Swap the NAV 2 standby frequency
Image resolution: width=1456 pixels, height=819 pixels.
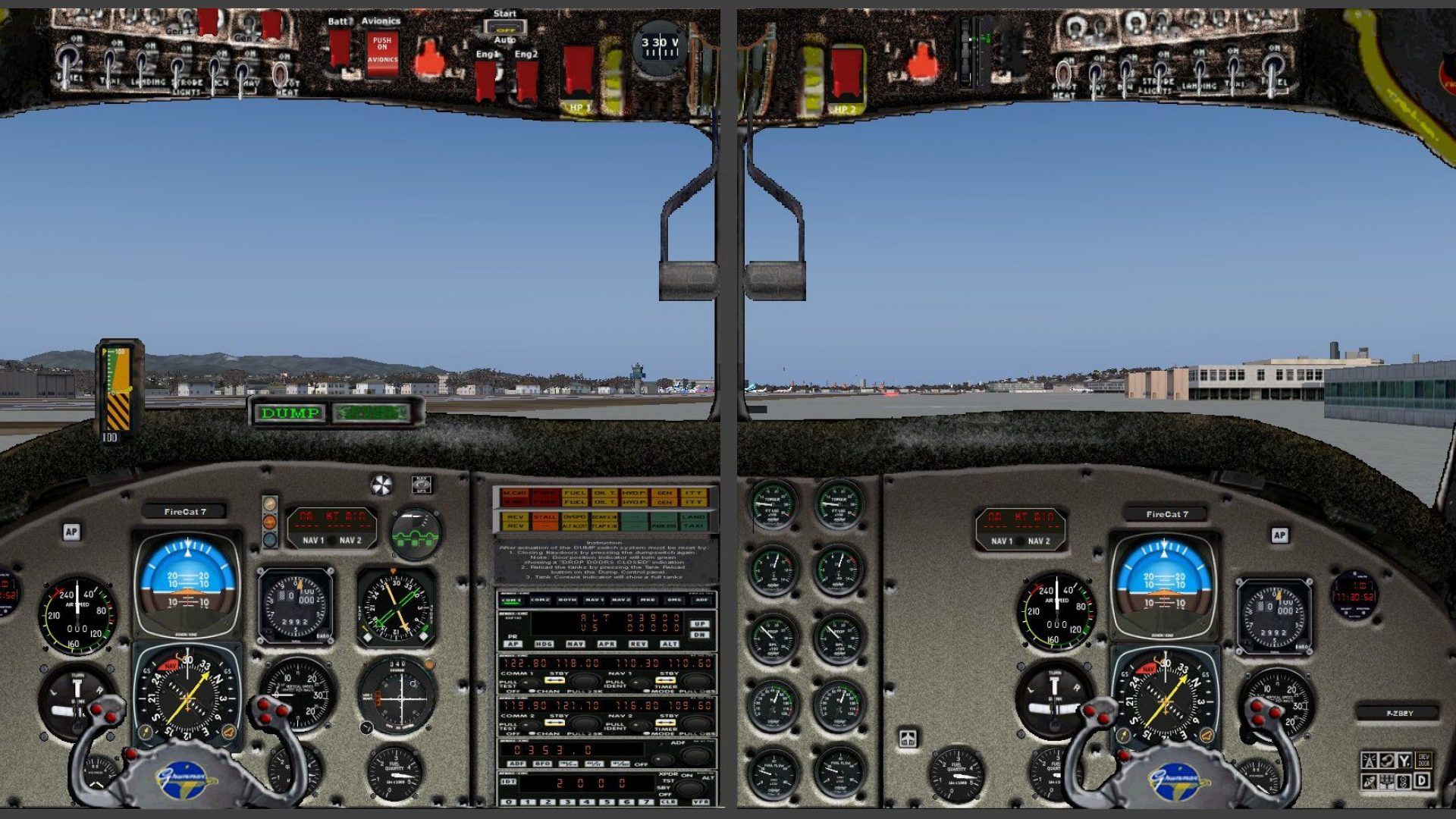[x=665, y=722]
